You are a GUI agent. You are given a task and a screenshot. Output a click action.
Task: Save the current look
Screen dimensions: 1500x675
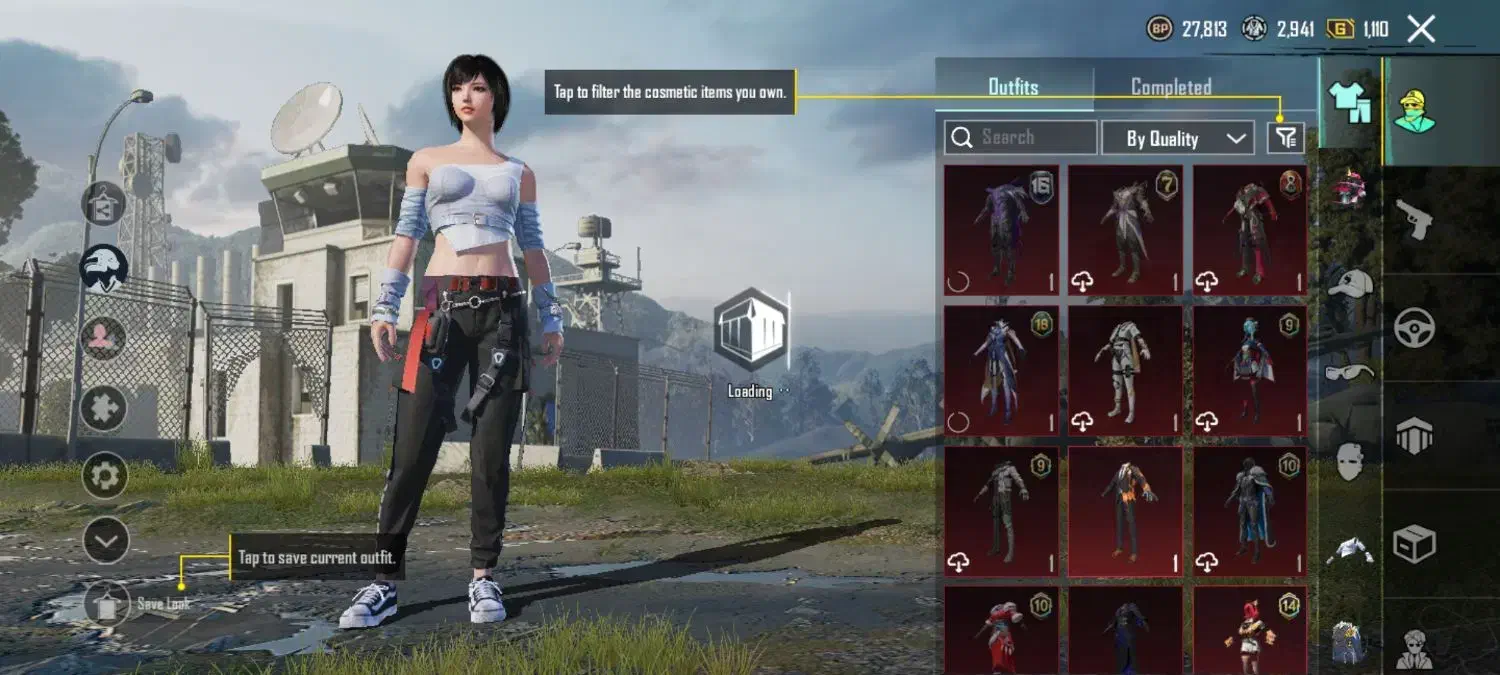click(x=107, y=603)
